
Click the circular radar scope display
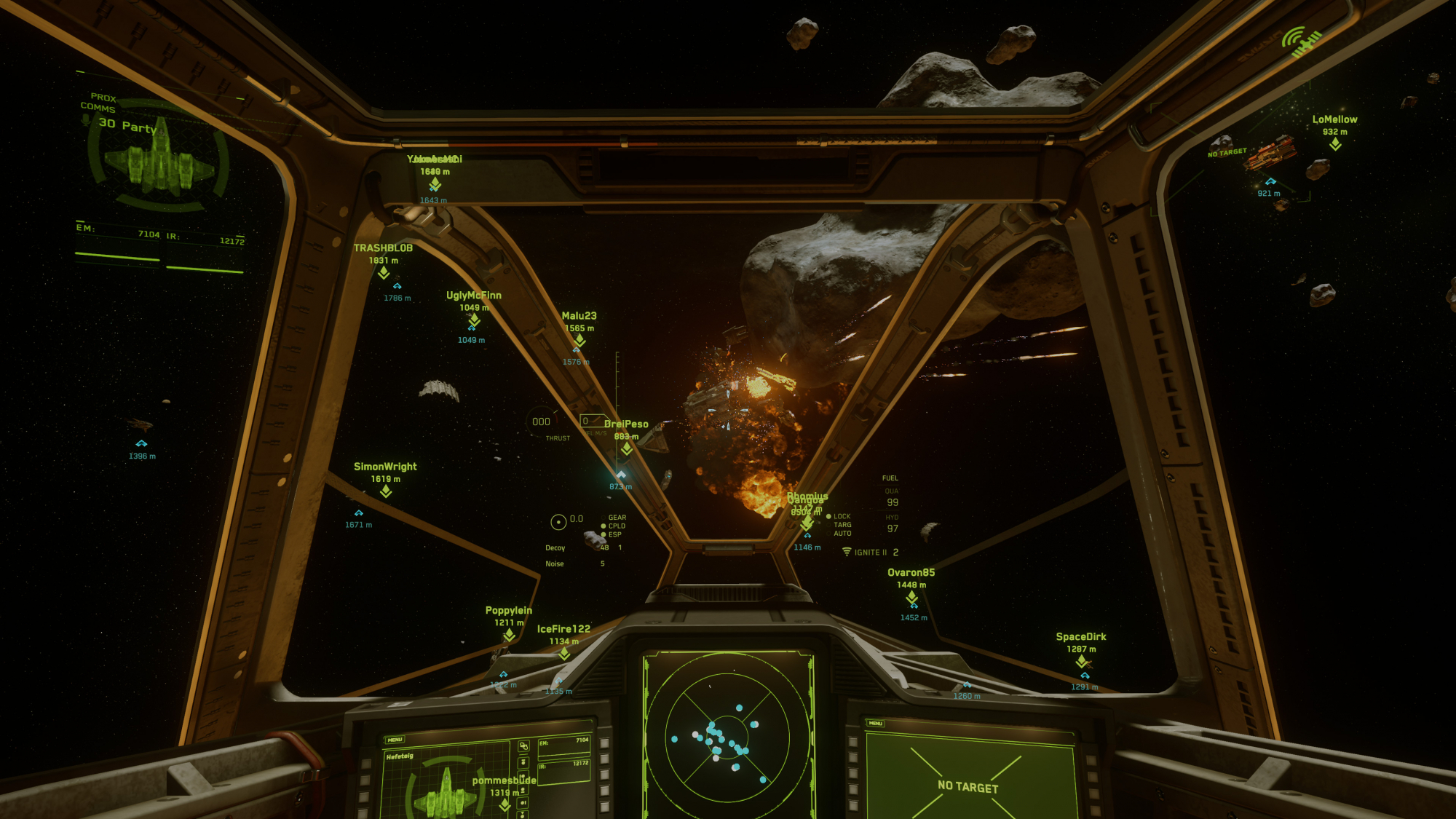727,735
